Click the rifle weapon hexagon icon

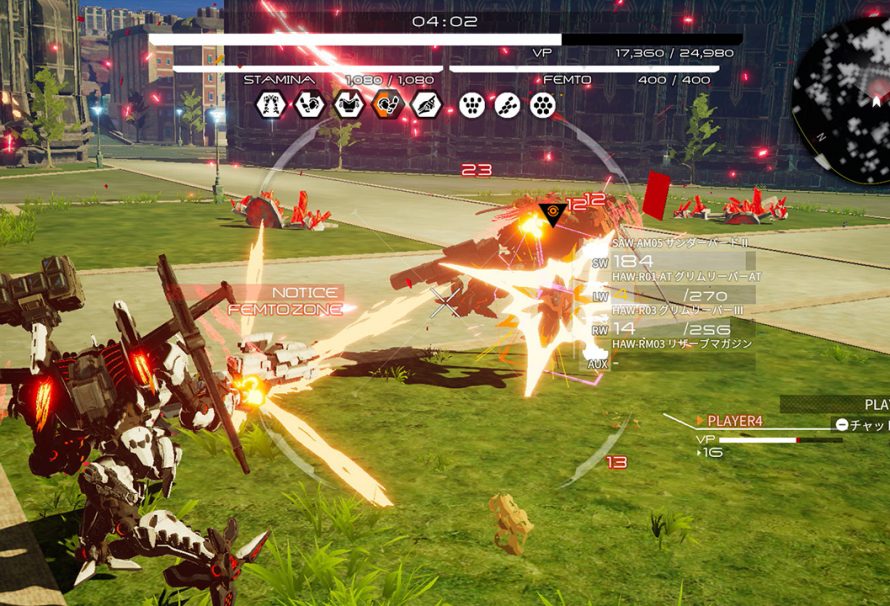click(x=426, y=104)
